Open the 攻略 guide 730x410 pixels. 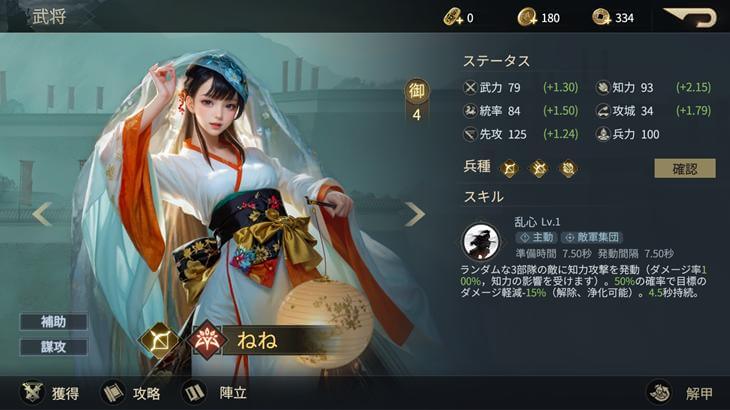pos(131,392)
